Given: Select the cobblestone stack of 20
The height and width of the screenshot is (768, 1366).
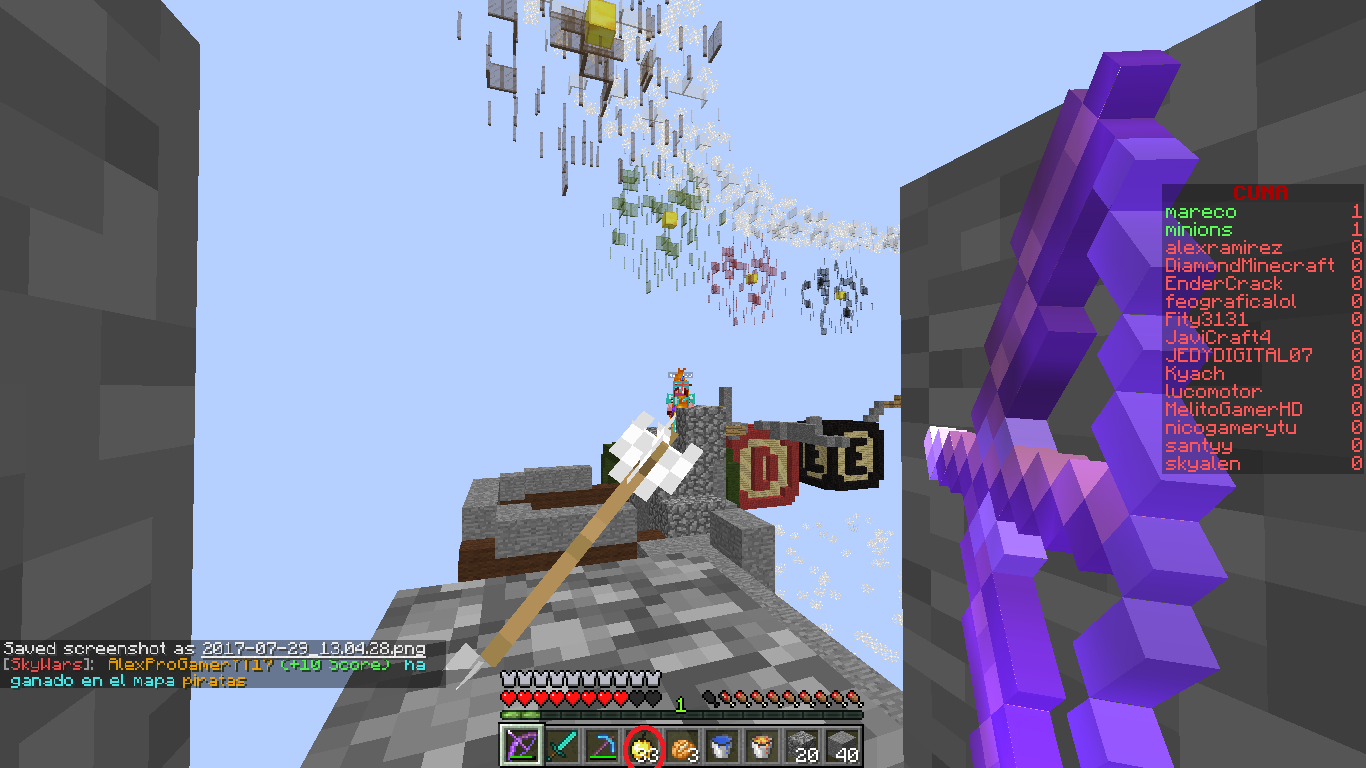Looking at the screenshot, I should pos(802,746).
